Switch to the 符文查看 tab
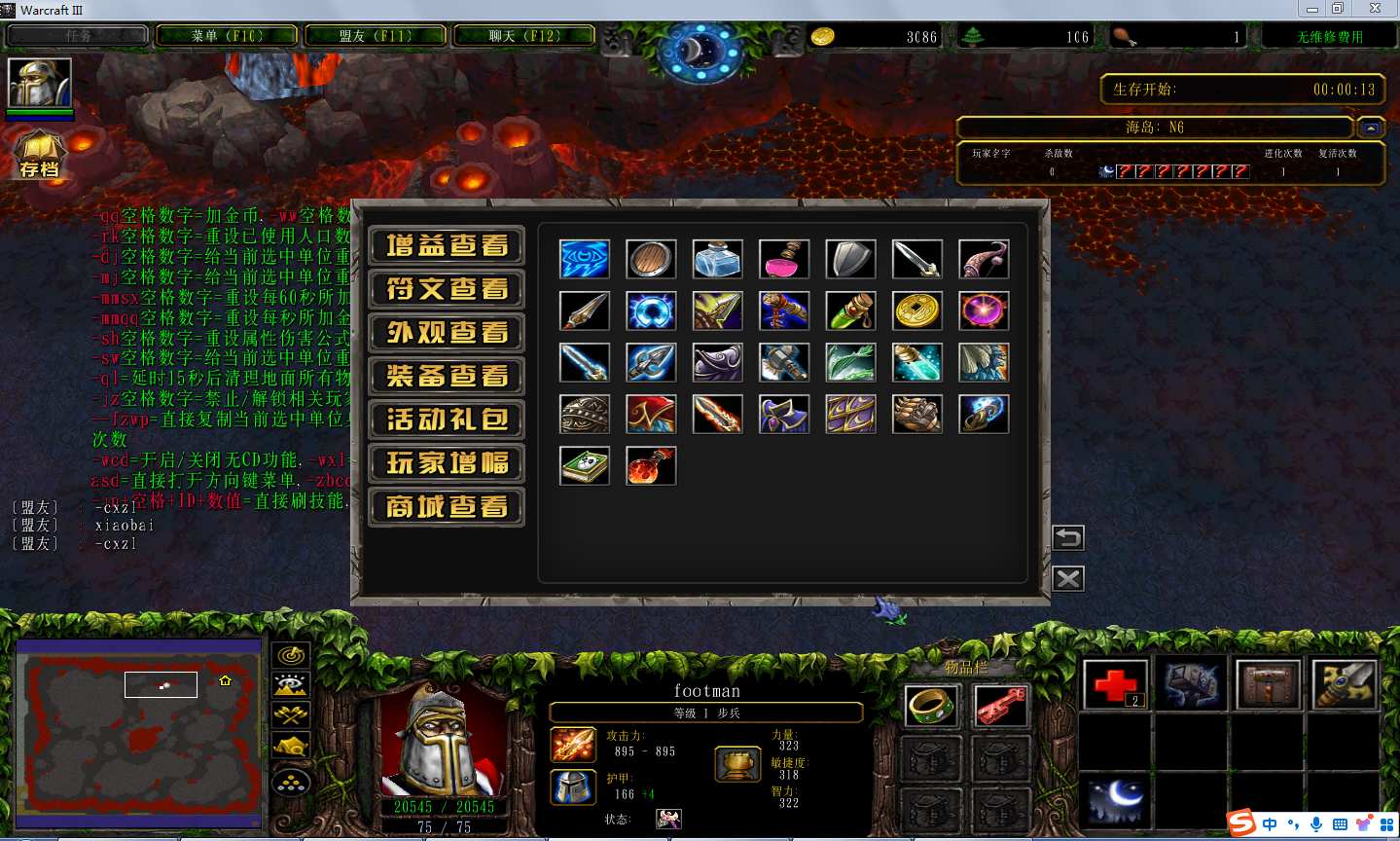 click(447, 289)
